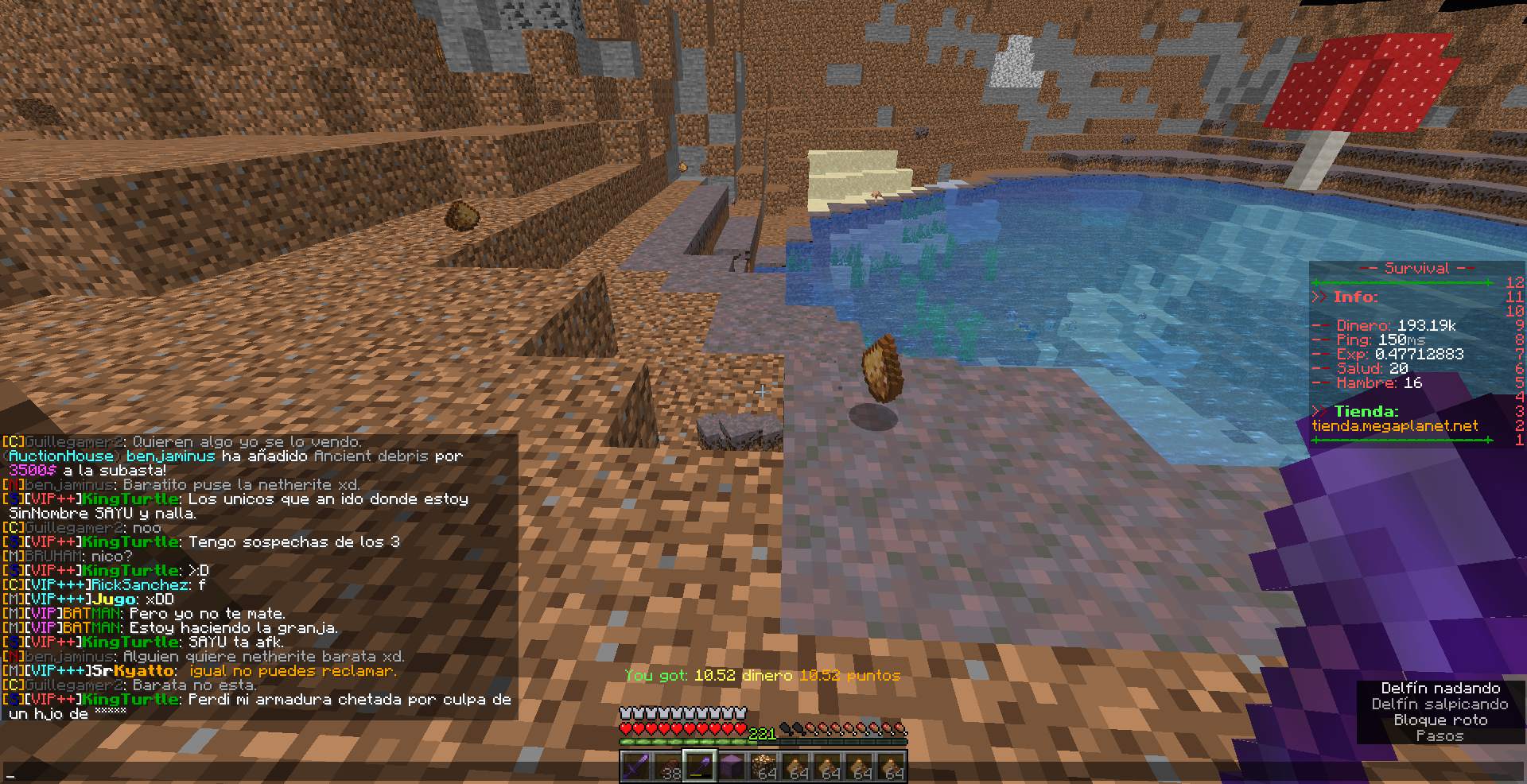This screenshot has width=1527, height=784.
Task: Select the purple shulker box slot
Action: pyautogui.click(x=732, y=767)
